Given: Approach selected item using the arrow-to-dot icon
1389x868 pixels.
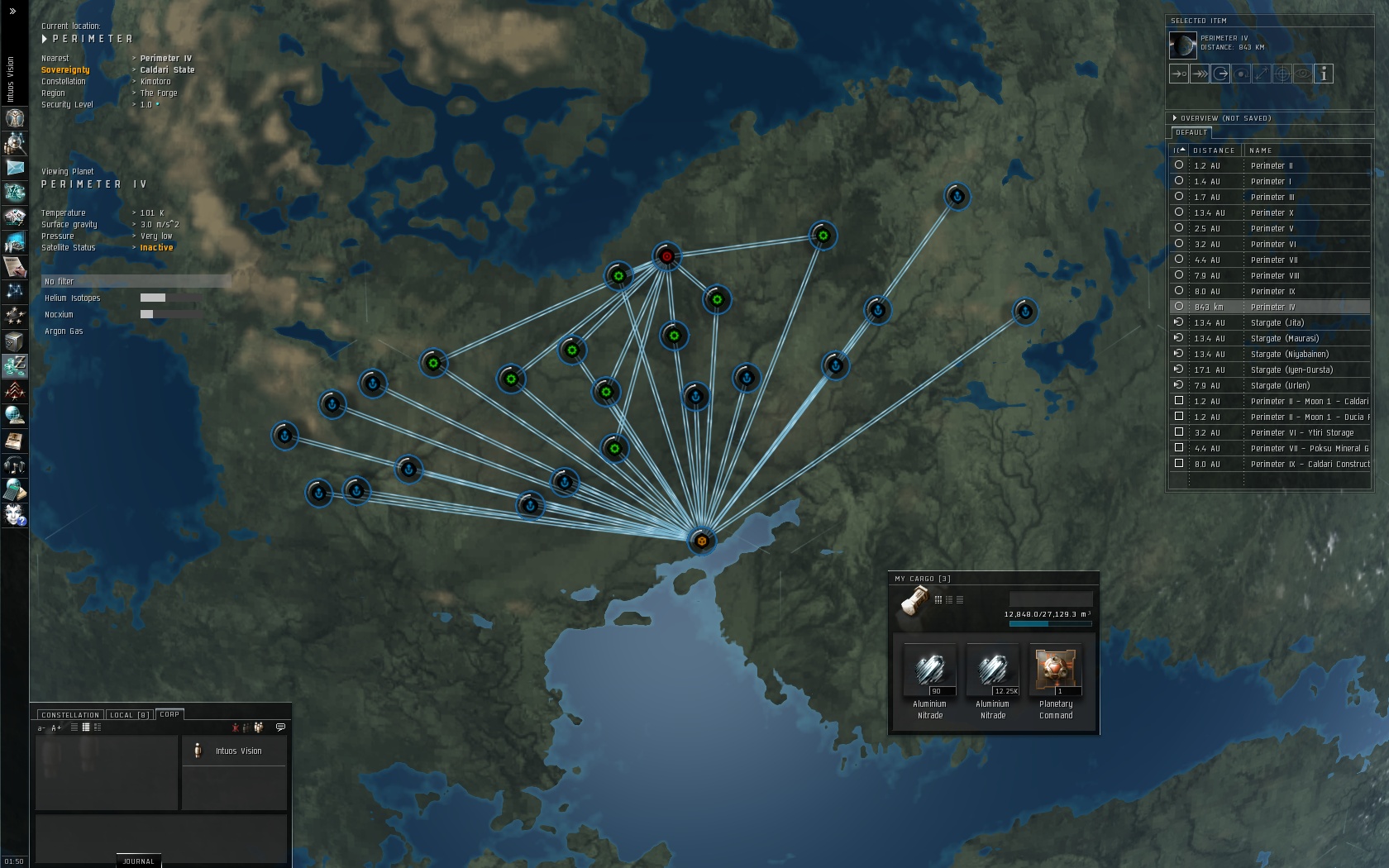Looking at the screenshot, I should 1178,74.
